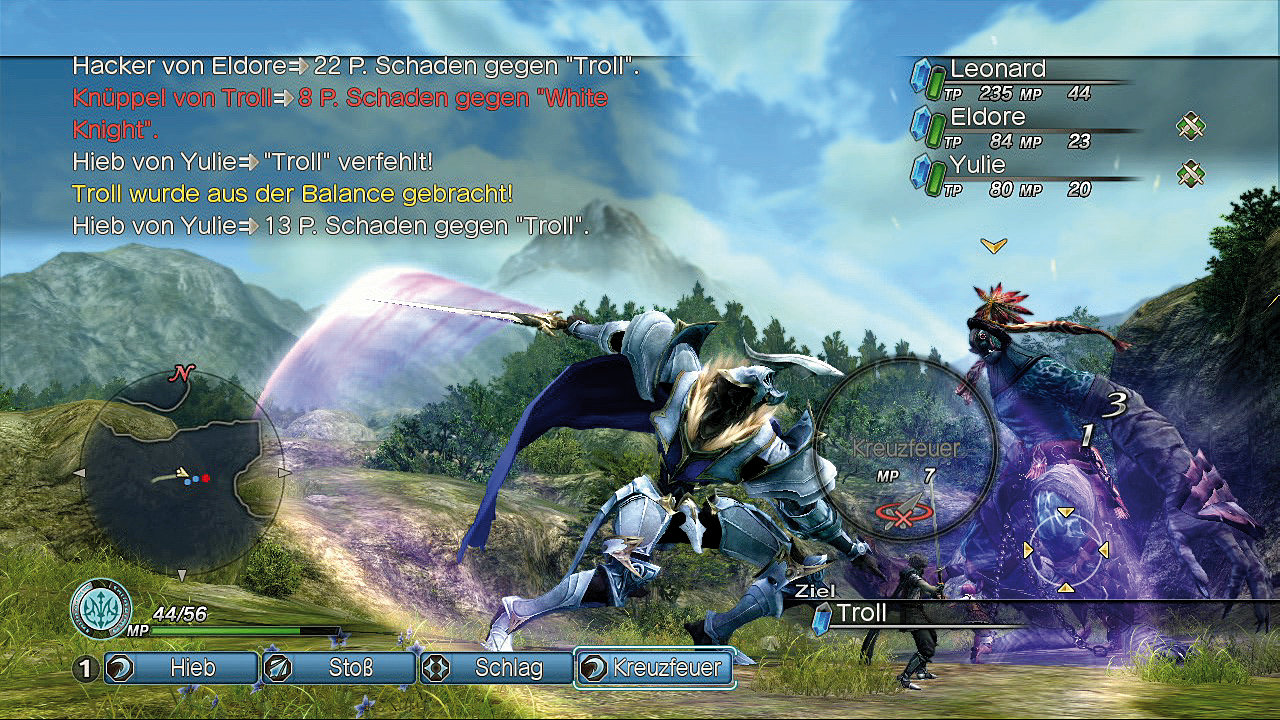This screenshot has height=720, width=1280.
Task: Choose the Stoß command
Action: (x=338, y=668)
